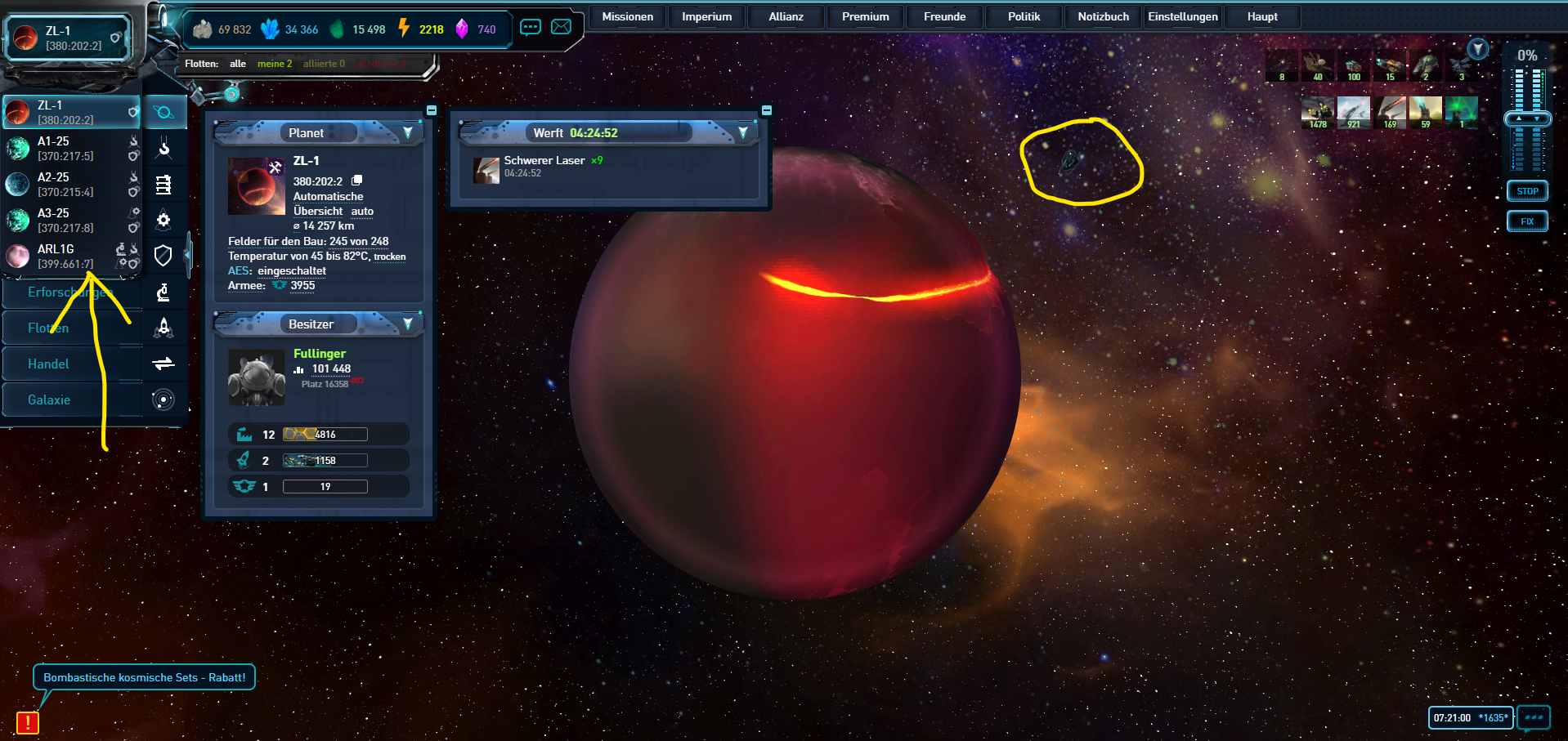Click the FIX button
This screenshot has width=1568, height=741.
(x=1527, y=221)
